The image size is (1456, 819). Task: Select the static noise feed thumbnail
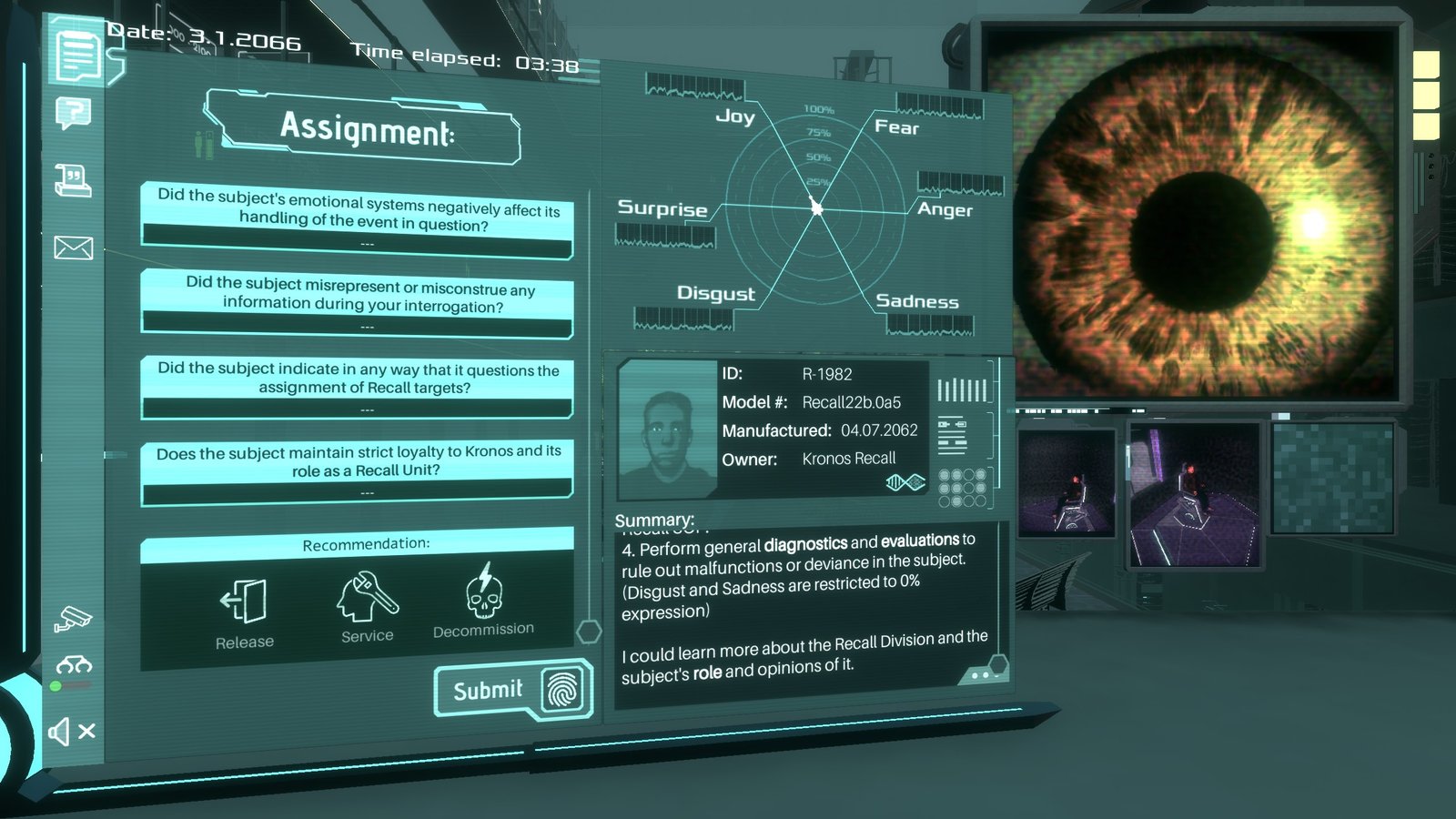coord(1332,477)
